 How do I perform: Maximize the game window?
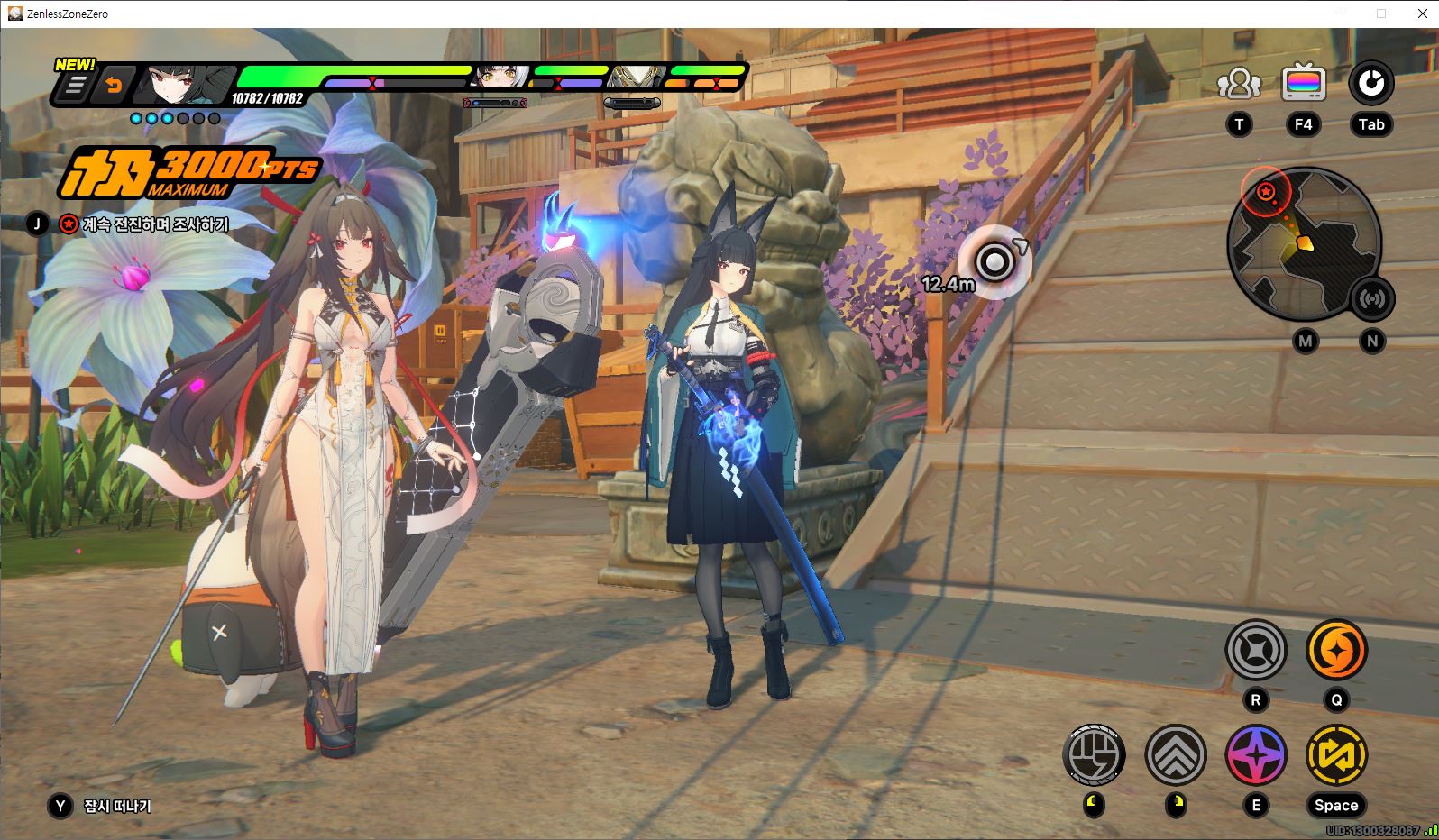1381,14
